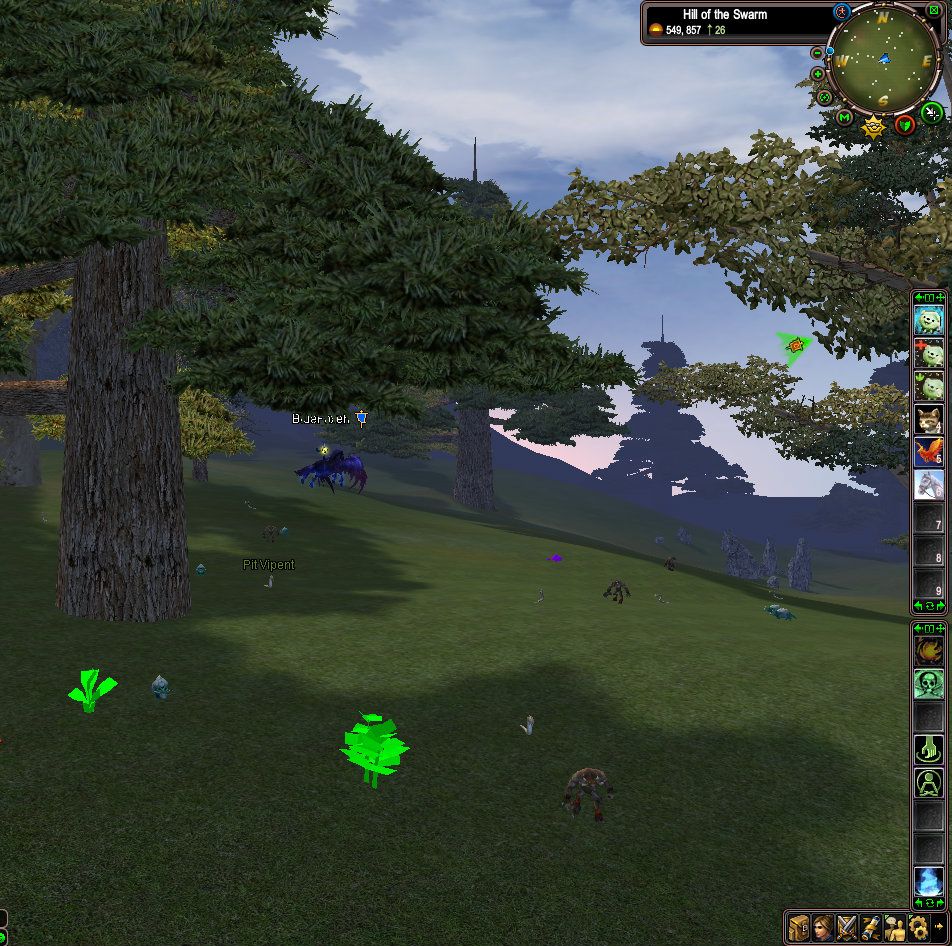Click the red shield icon below minimap
The image size is (952, 946).
coord(904,124)
